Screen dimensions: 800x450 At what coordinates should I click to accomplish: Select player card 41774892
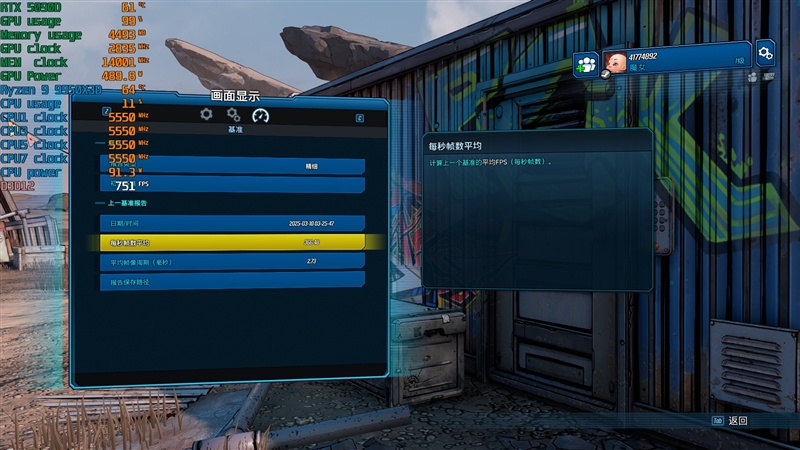[675, 58]
